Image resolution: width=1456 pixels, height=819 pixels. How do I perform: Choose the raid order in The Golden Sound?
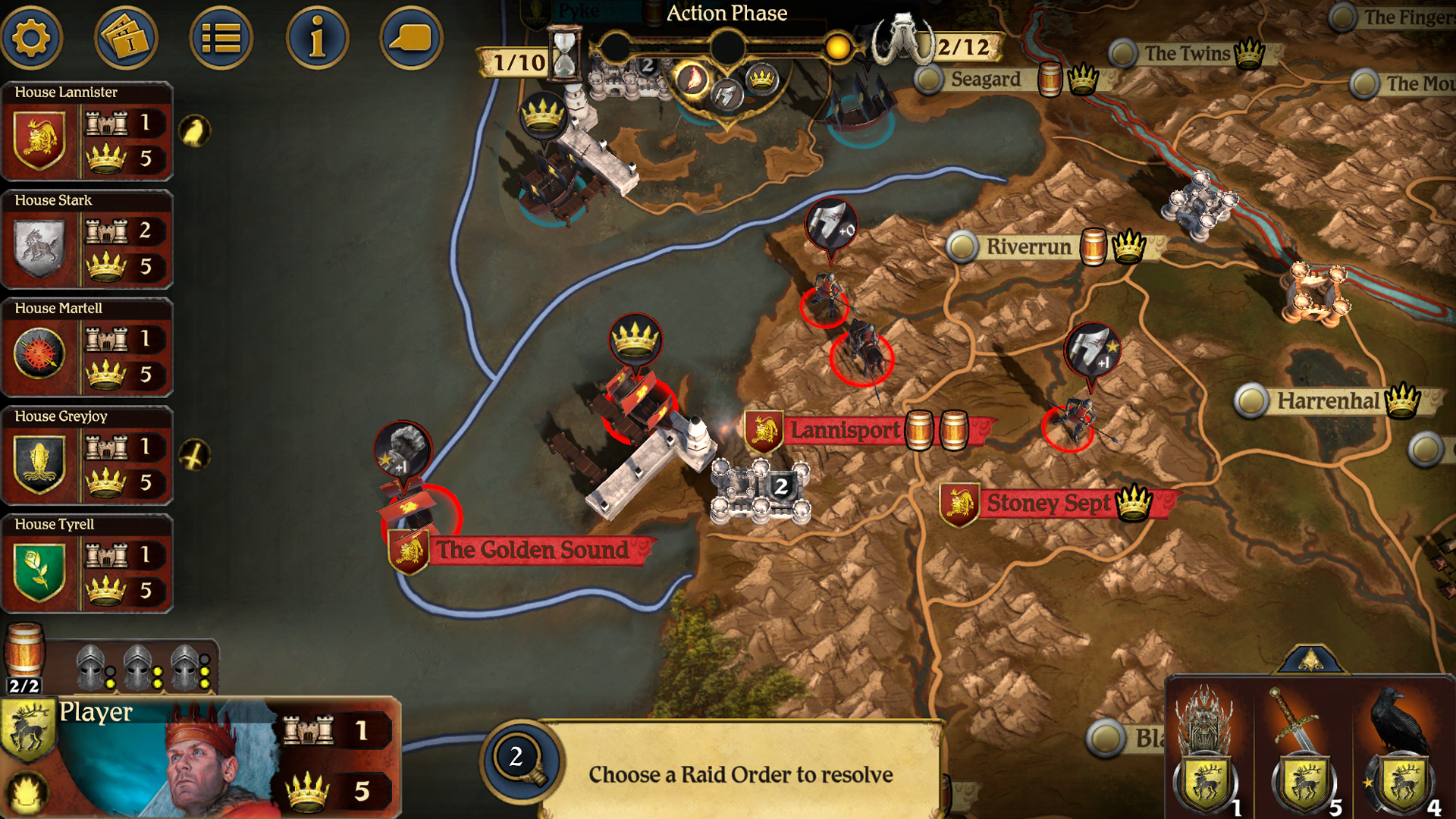pos(403,450)
